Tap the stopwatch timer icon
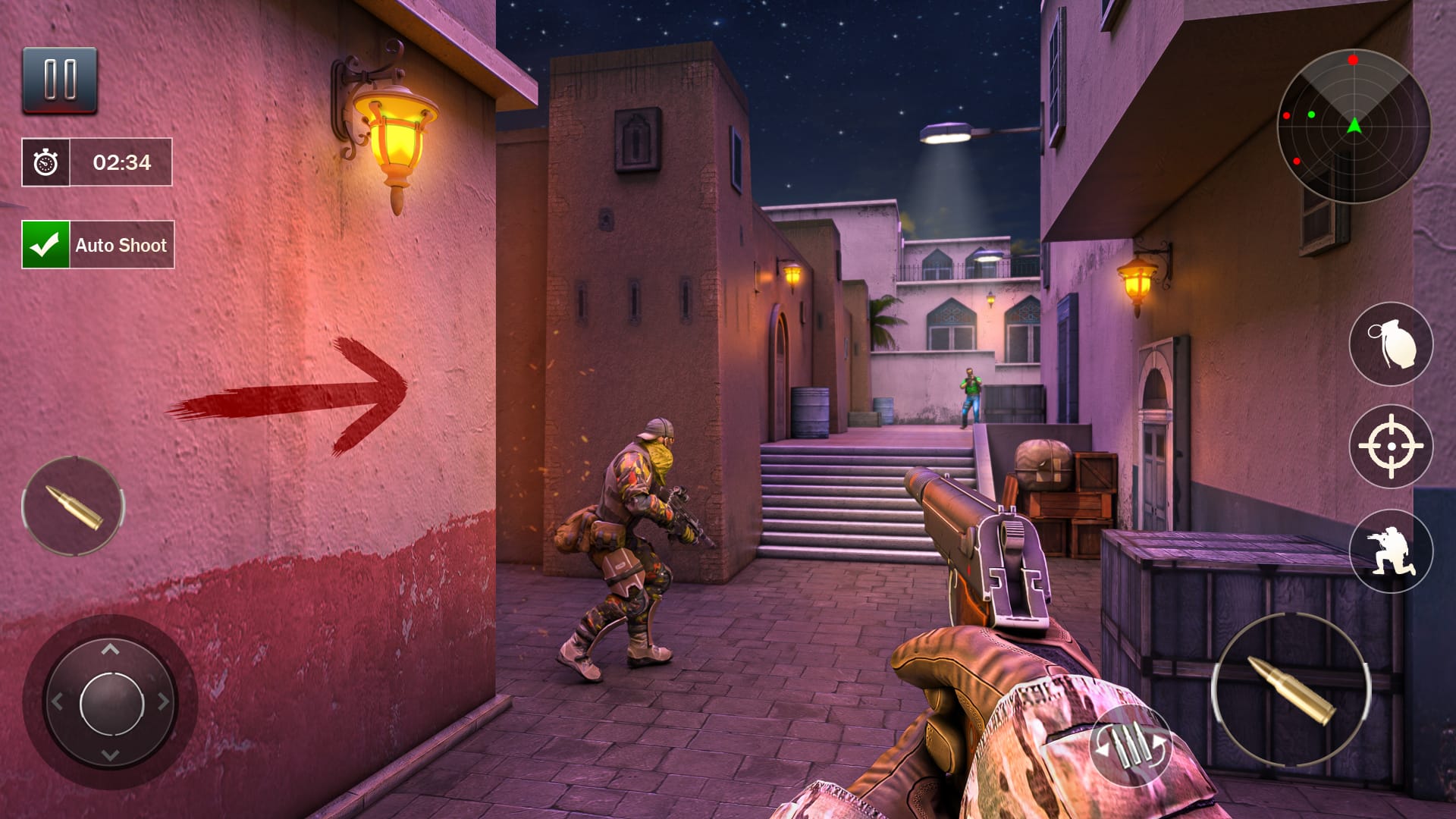This screenshot has width=1456, height=819. tap(46, 162)
